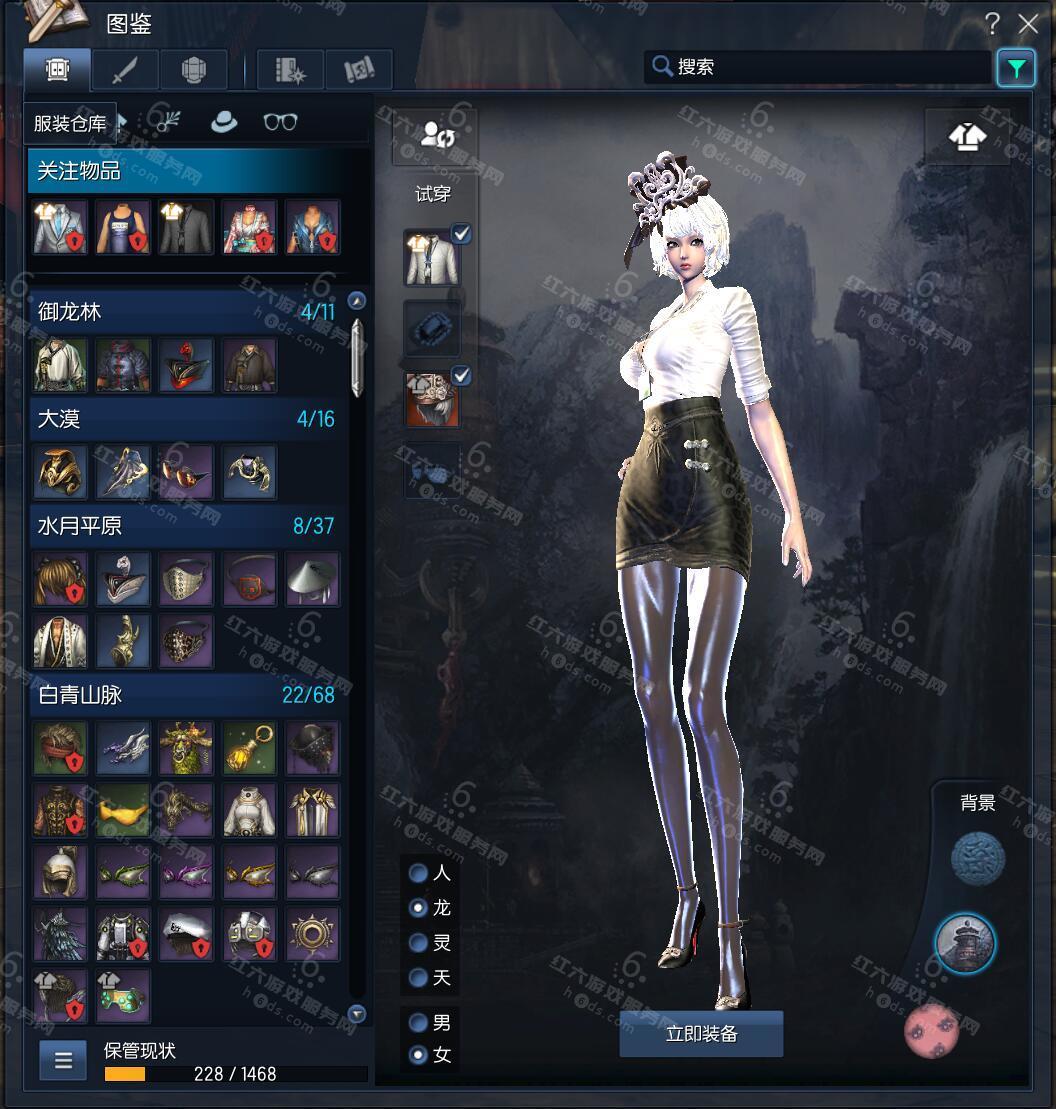Image resolution: width=1056 pixels, height=1109 pixels.
Task: Switch preview to 男 gender
Action: tap(419, 1023)
